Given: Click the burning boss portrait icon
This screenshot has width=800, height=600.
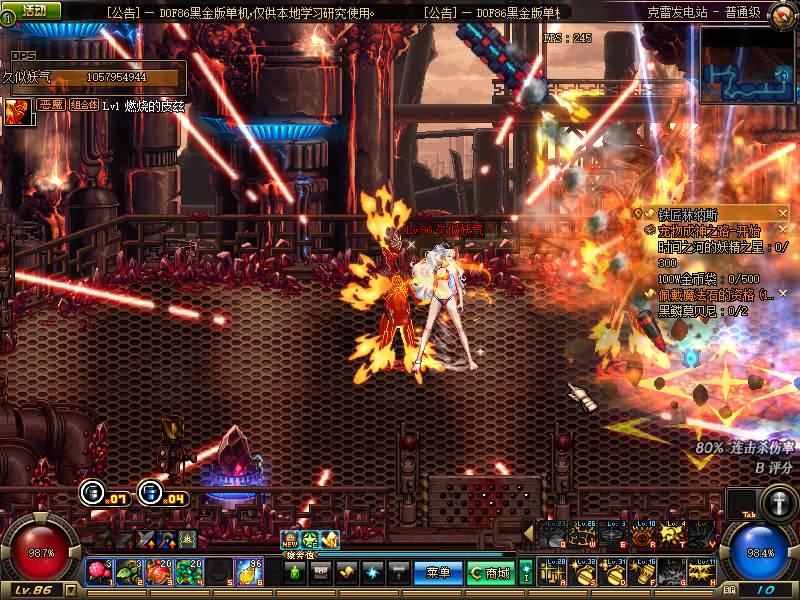Looking at the screenshot, I should 17,110.
